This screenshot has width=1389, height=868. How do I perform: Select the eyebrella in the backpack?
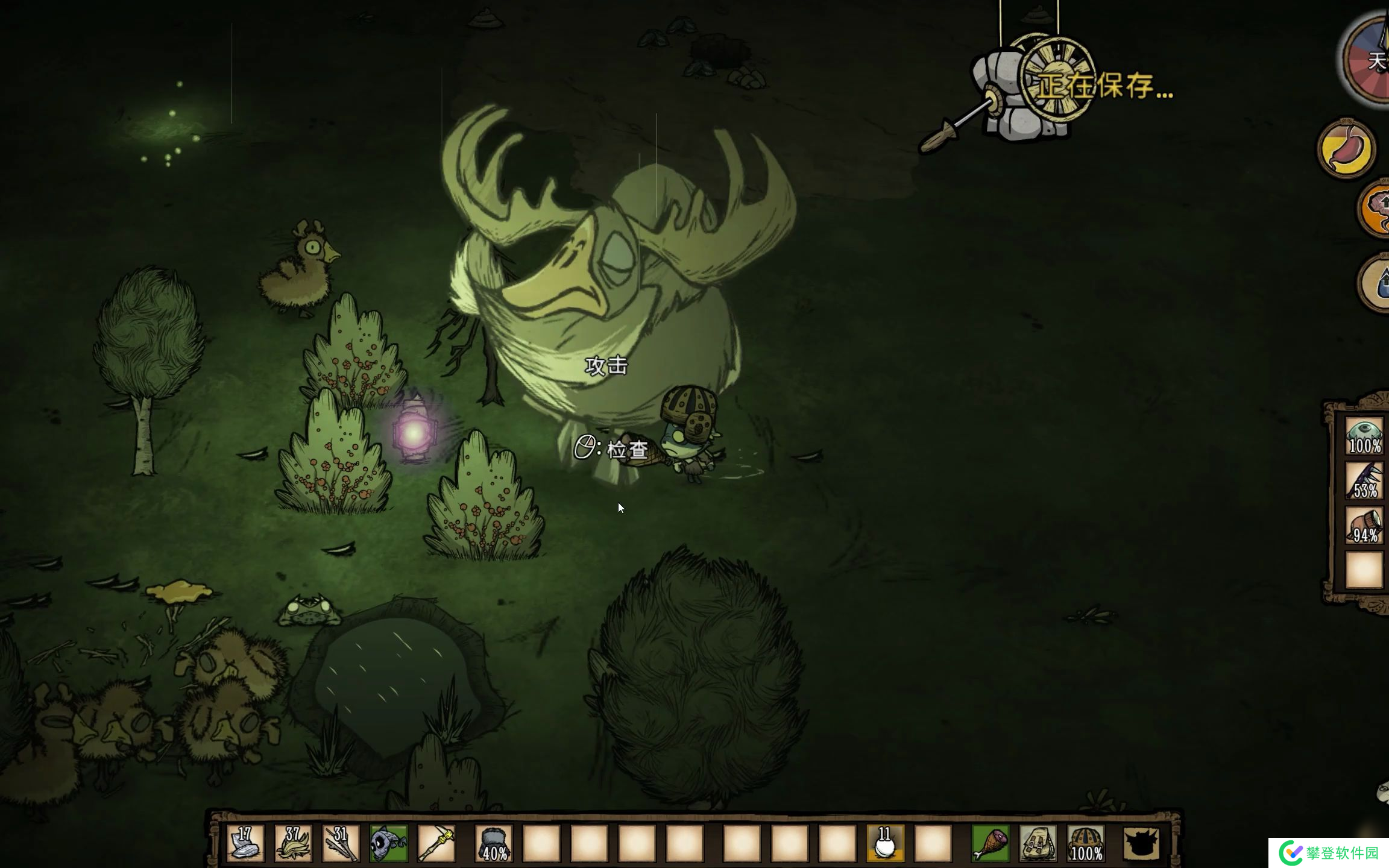[1364, 436]
